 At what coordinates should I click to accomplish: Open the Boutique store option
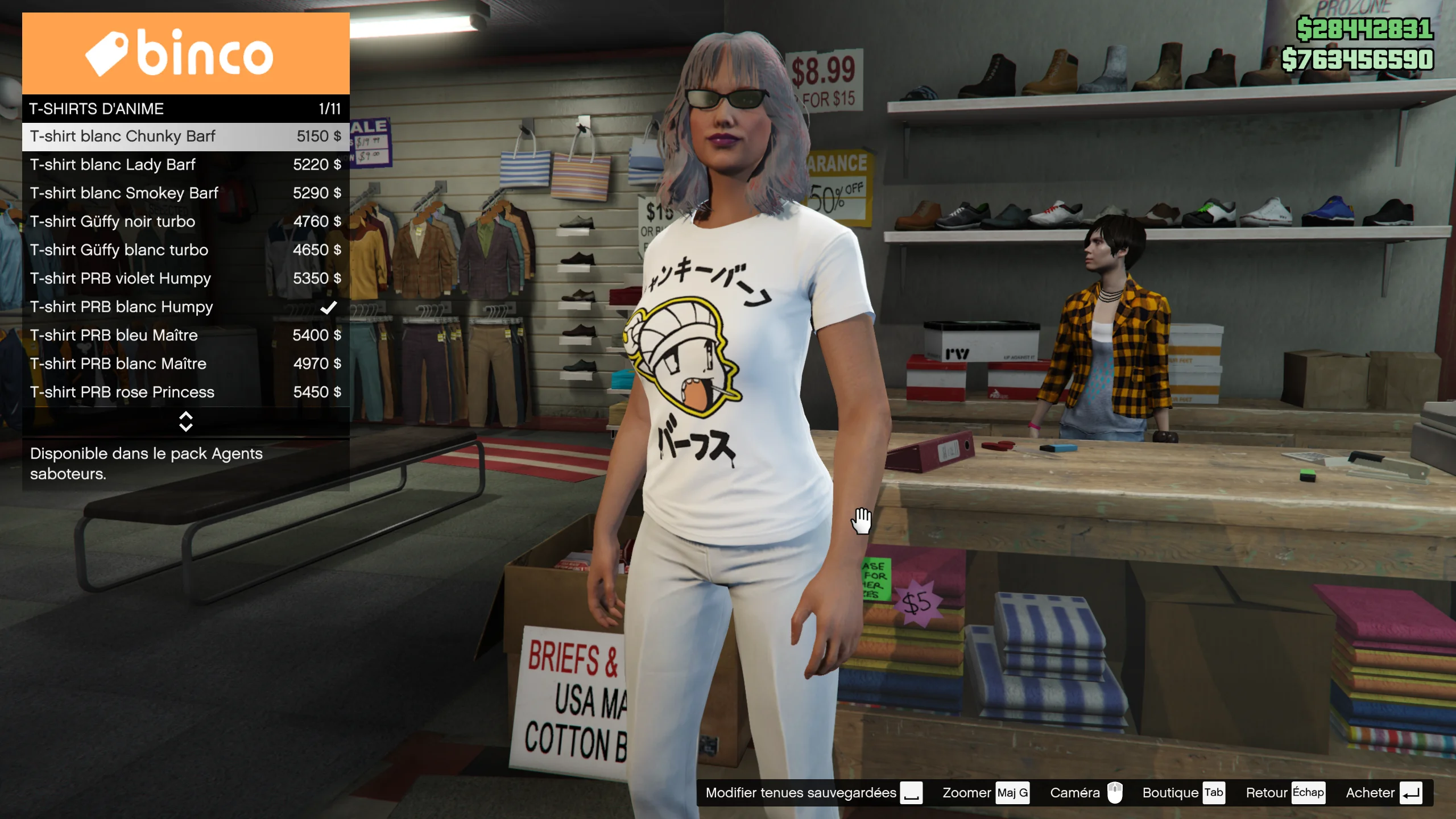point(1183,793)
